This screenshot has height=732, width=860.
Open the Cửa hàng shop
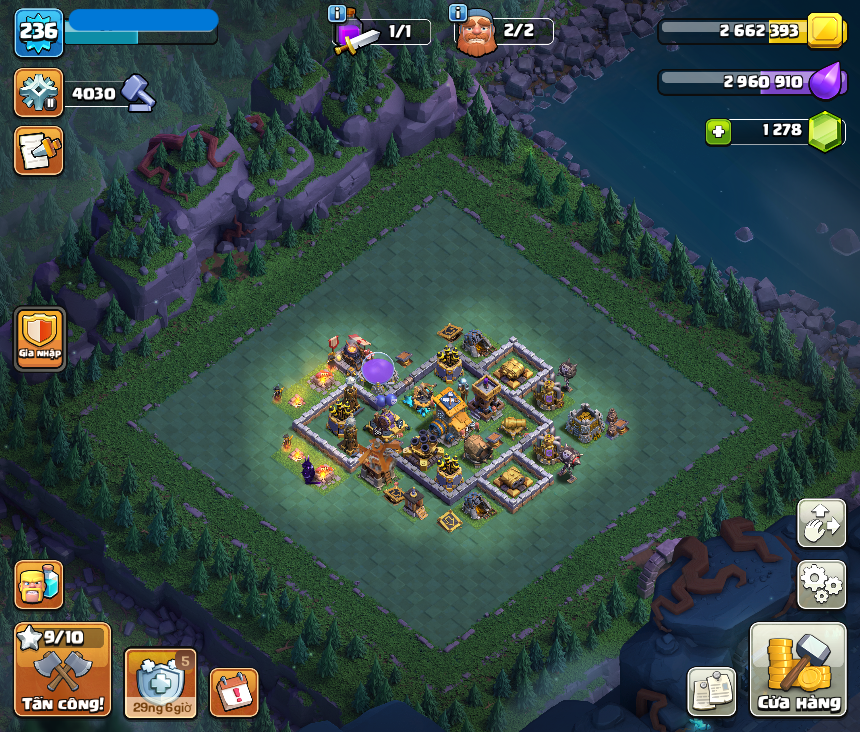[x=798, y=670]
